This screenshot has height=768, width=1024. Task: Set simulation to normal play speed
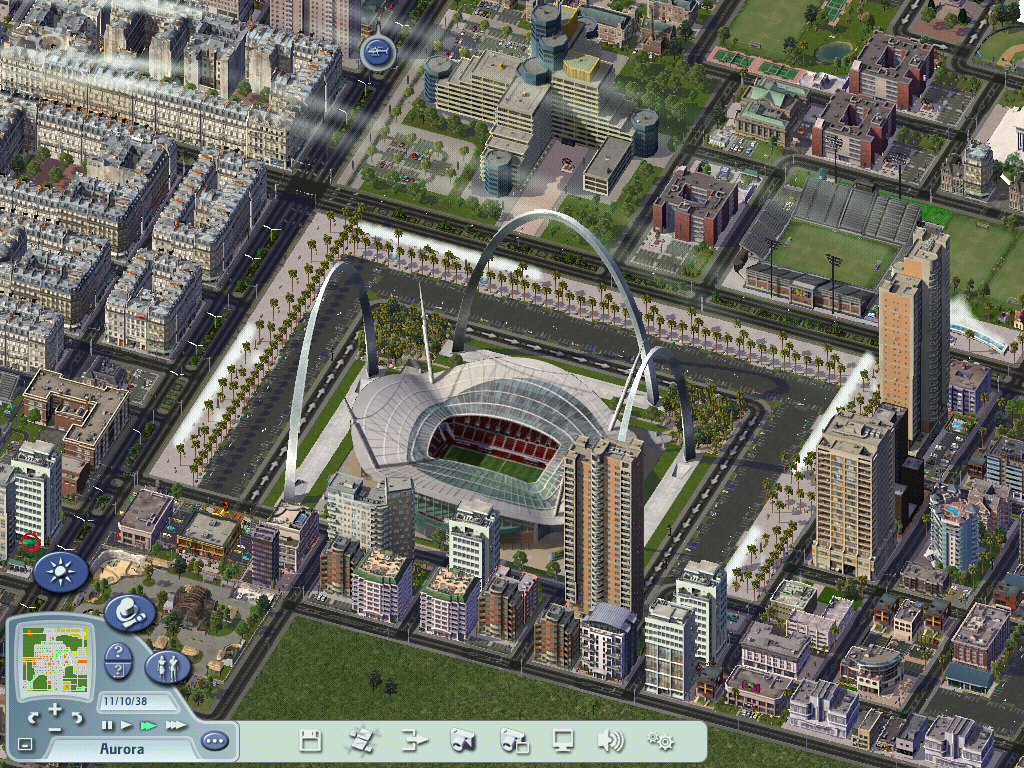(126, 724)
